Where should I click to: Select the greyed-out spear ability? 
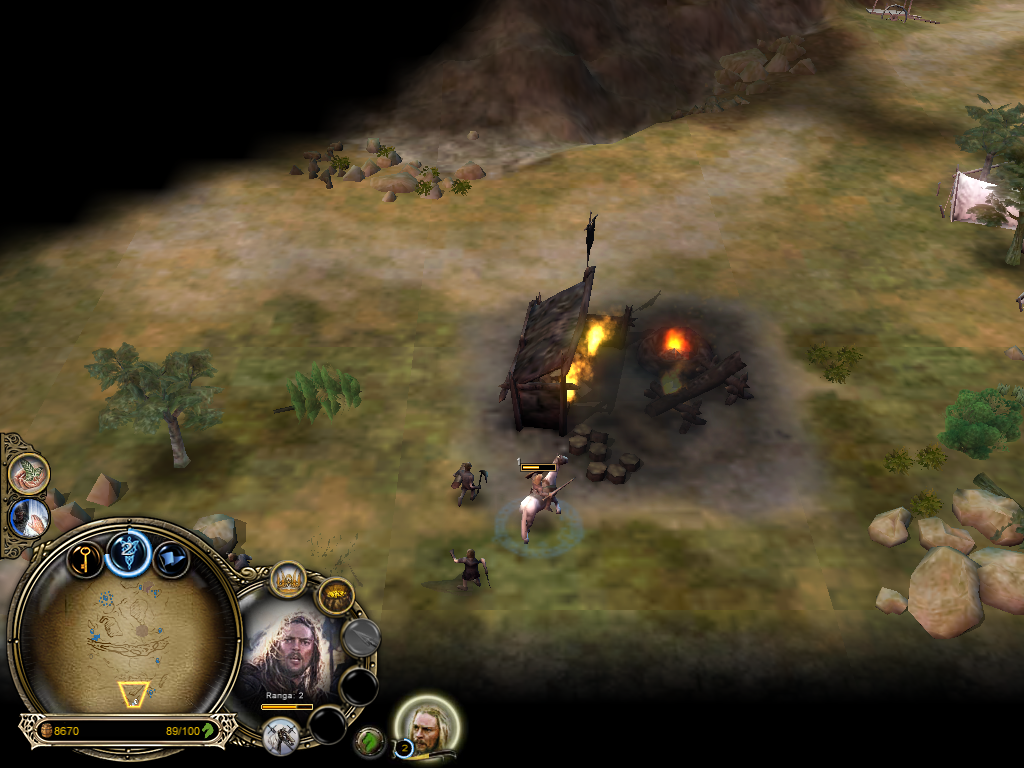(361, 637)
